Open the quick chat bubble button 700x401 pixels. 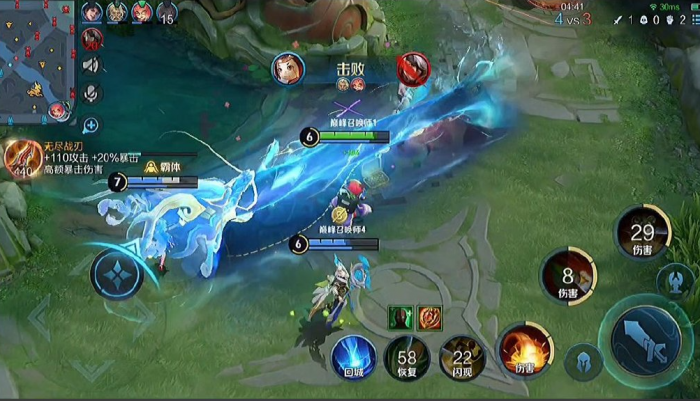click(x=91, y=126)
